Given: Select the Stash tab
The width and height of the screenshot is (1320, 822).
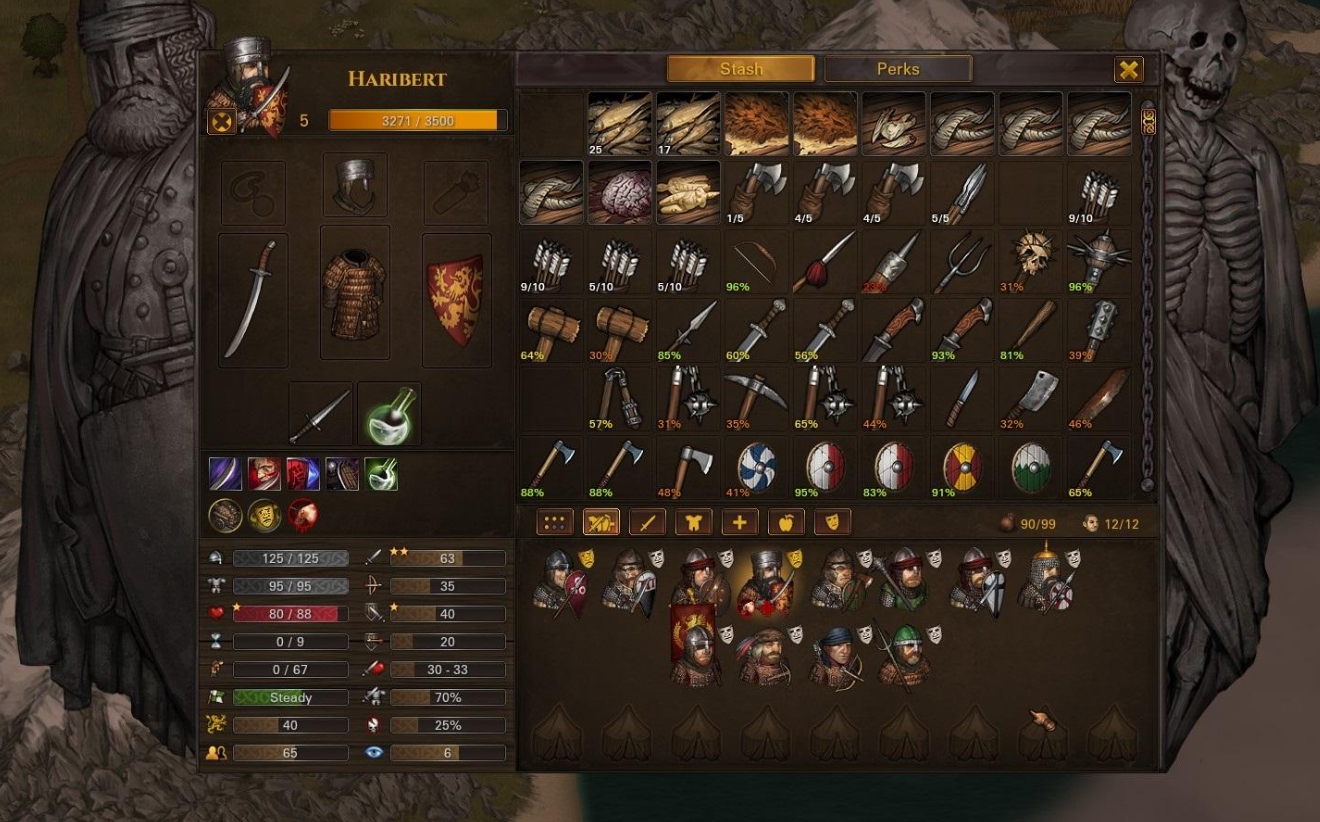Looking at the screenshot, I should click(x=741, y=69).
